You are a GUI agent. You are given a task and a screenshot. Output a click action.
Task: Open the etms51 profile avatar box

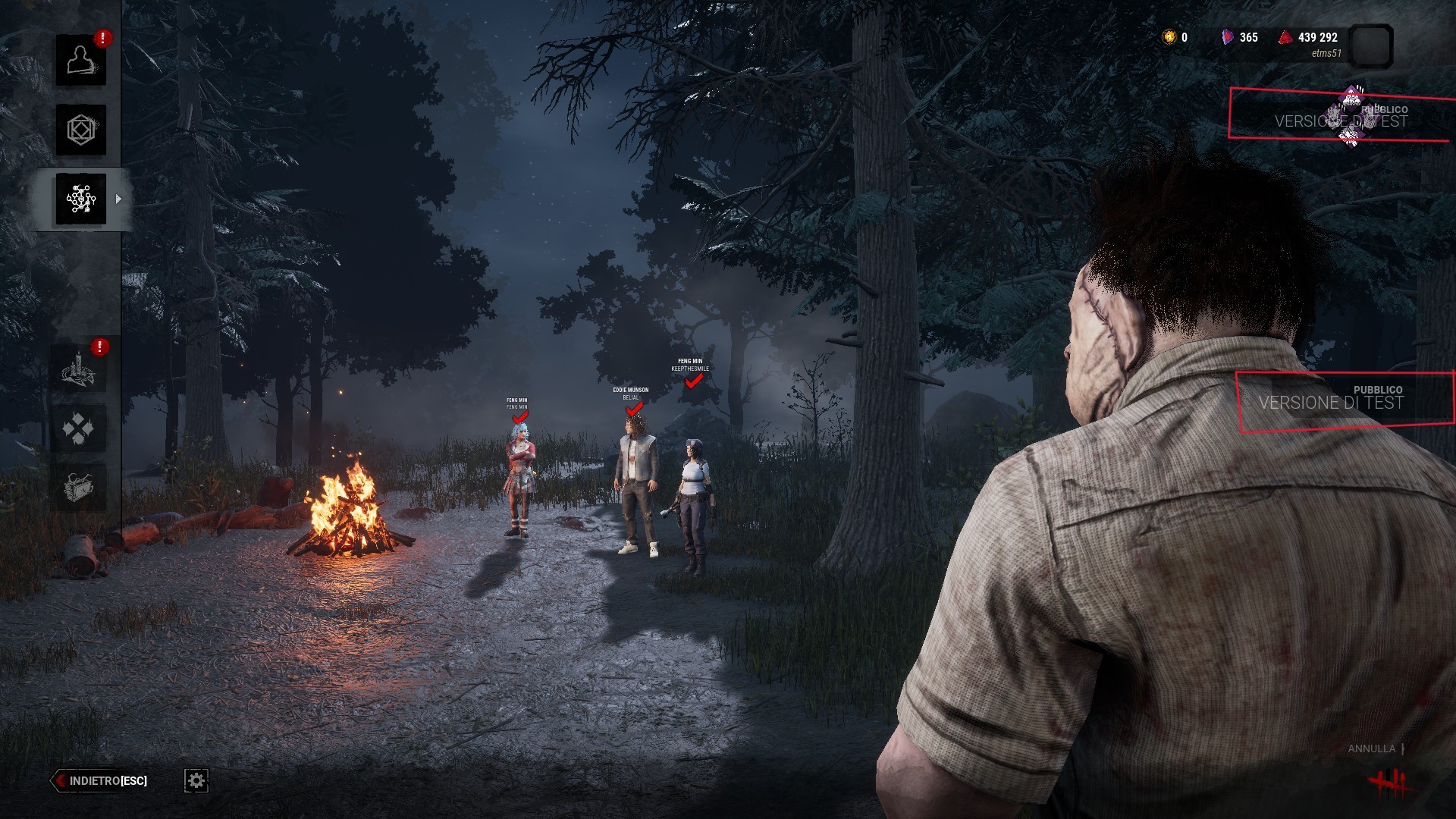tap(1372, 46)
